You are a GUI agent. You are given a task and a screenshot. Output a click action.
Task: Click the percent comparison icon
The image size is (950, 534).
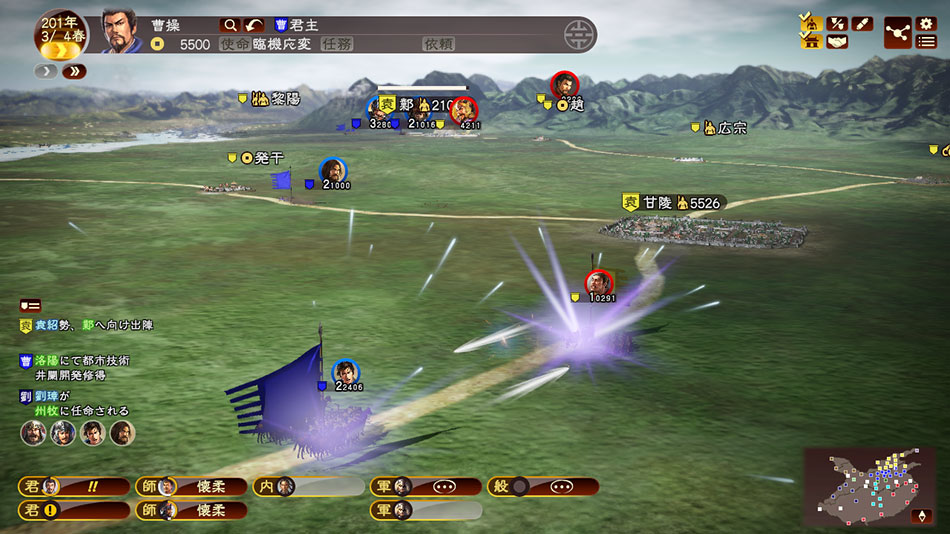[x=837, y=23]
